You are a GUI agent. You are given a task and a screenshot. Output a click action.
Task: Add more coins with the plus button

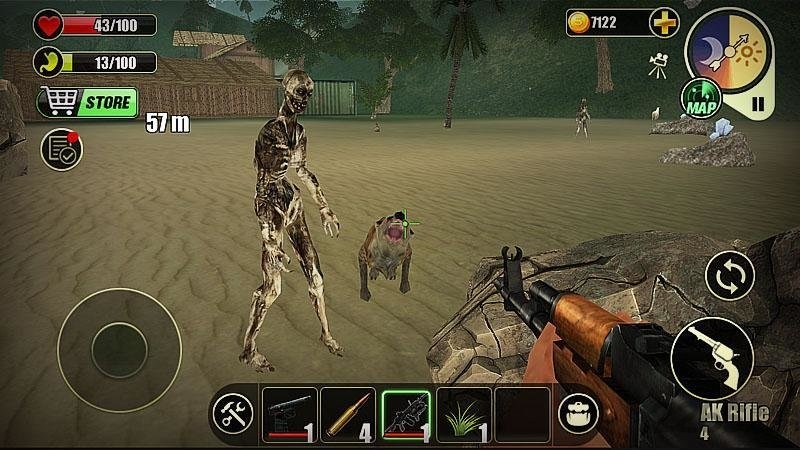[663, 22]
